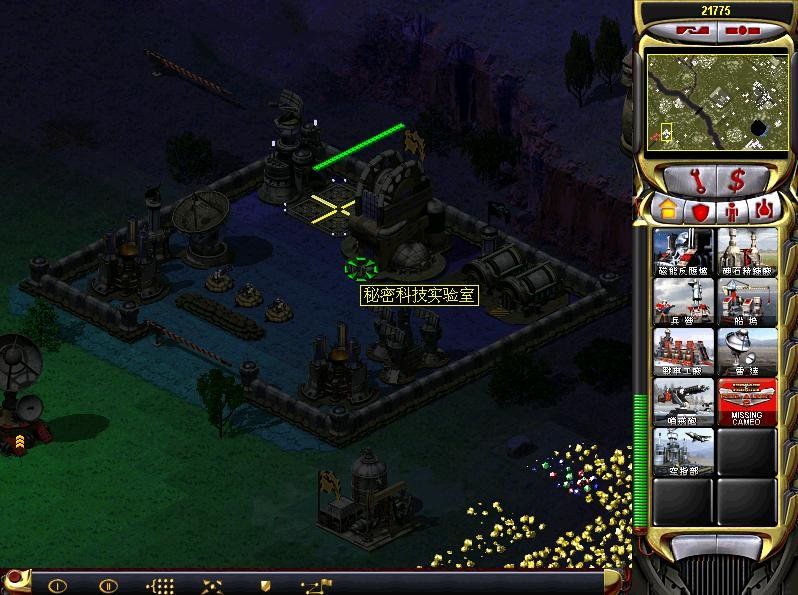Build the 戰車工廠 war factory

pos(683,351)
